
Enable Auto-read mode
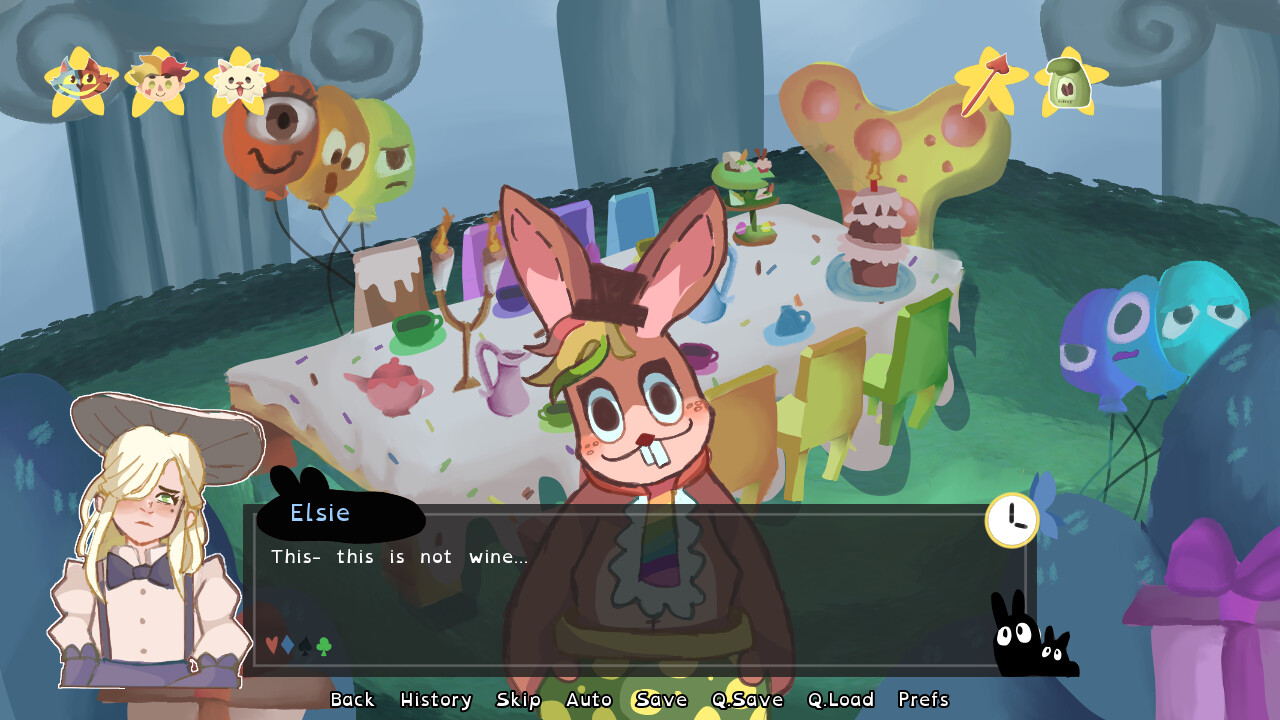click(x=590, y=700)
